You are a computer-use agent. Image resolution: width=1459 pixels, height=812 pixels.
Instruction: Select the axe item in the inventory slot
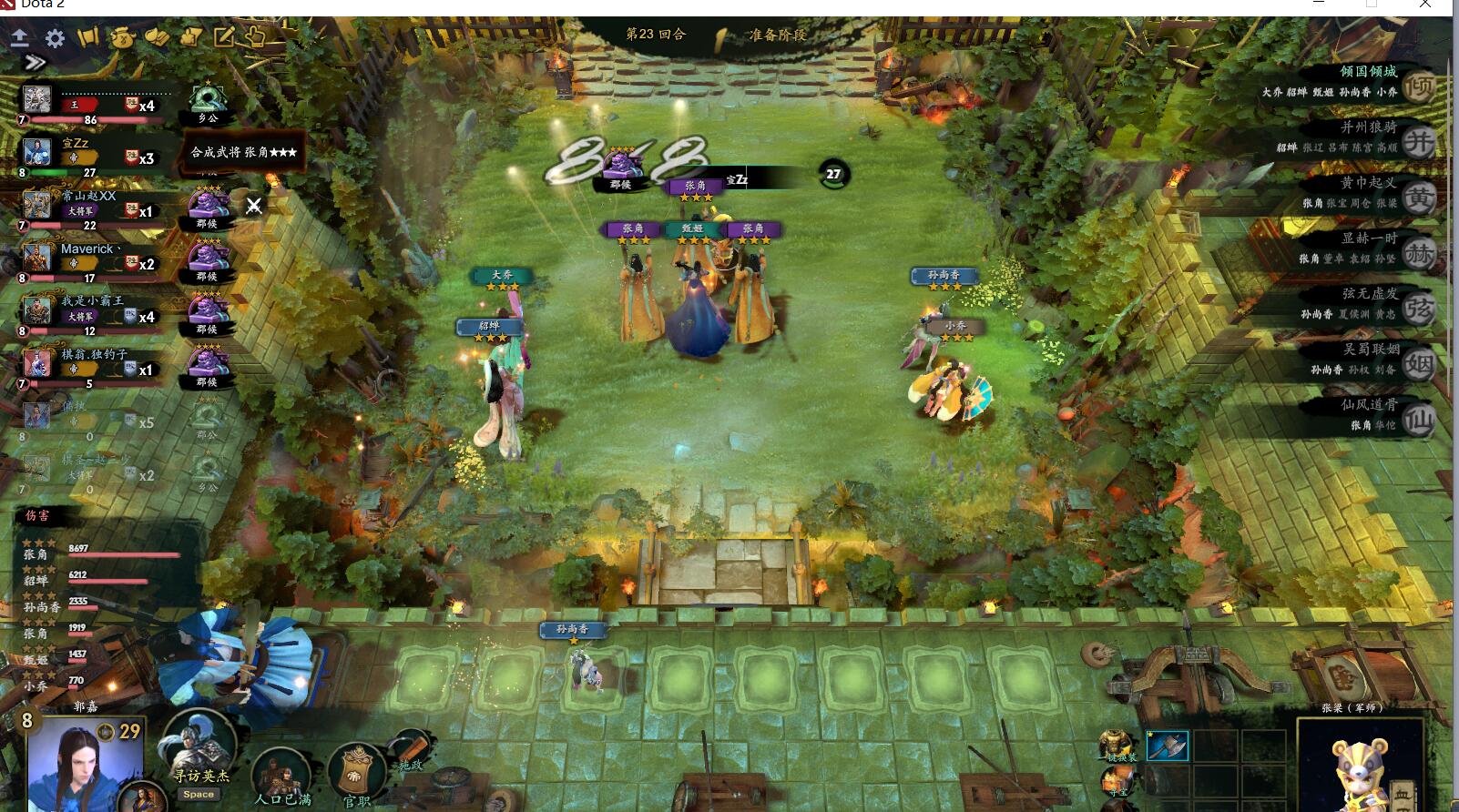point(1167,746)
